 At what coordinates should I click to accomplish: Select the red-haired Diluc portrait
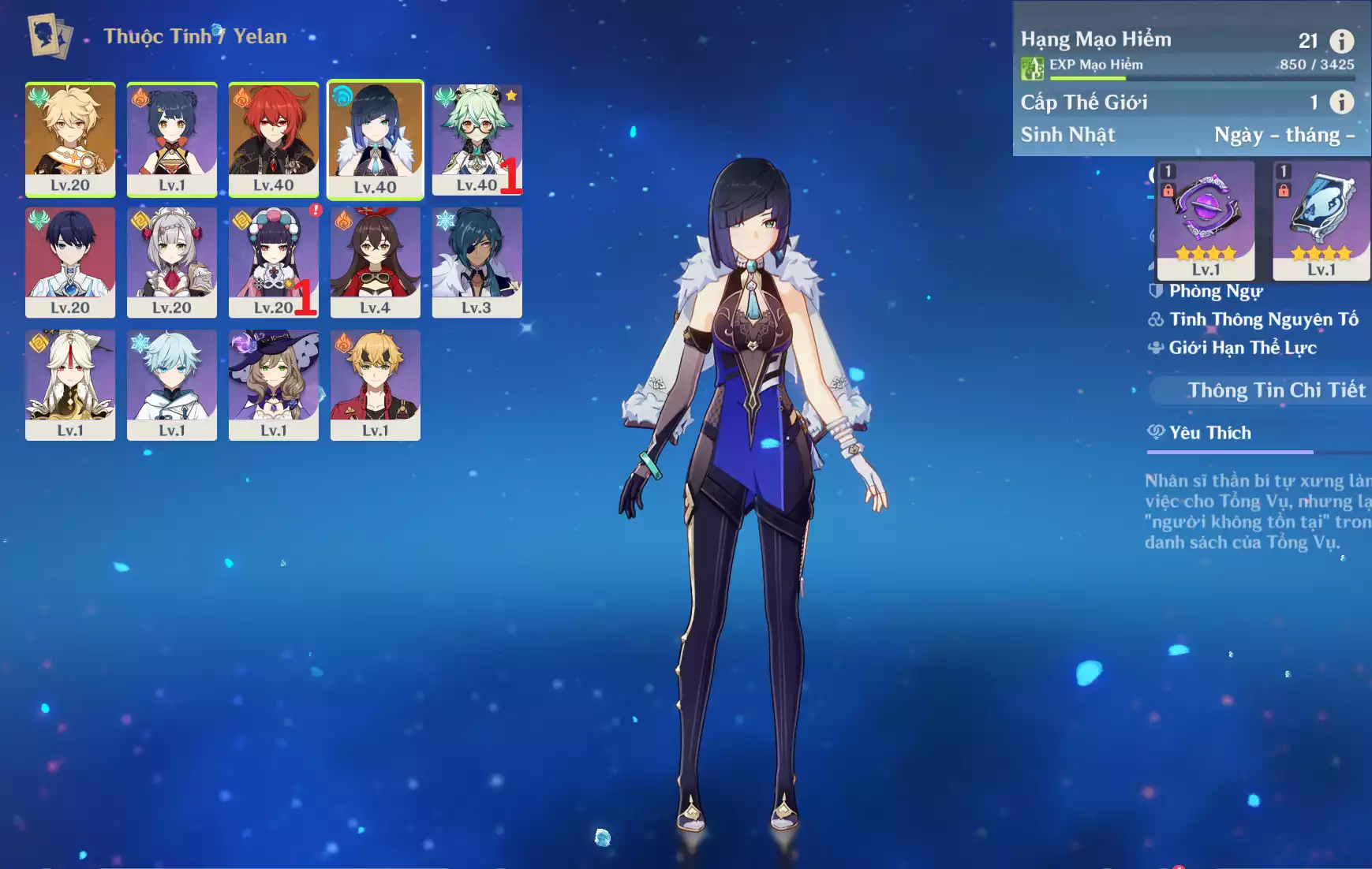click(x=274, y=139)
